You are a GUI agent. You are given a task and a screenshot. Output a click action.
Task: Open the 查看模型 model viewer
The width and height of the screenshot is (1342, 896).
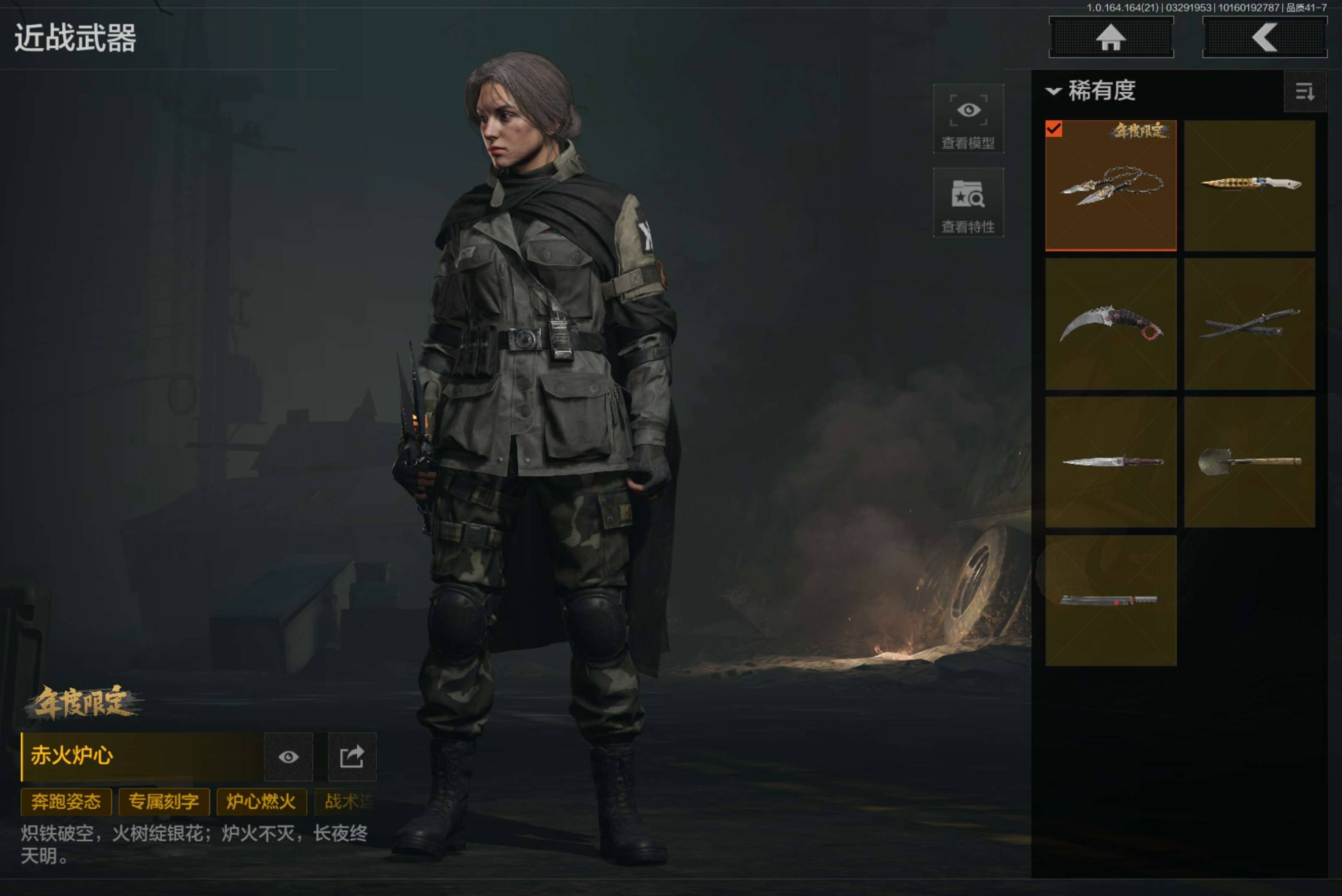coord(969,119)
